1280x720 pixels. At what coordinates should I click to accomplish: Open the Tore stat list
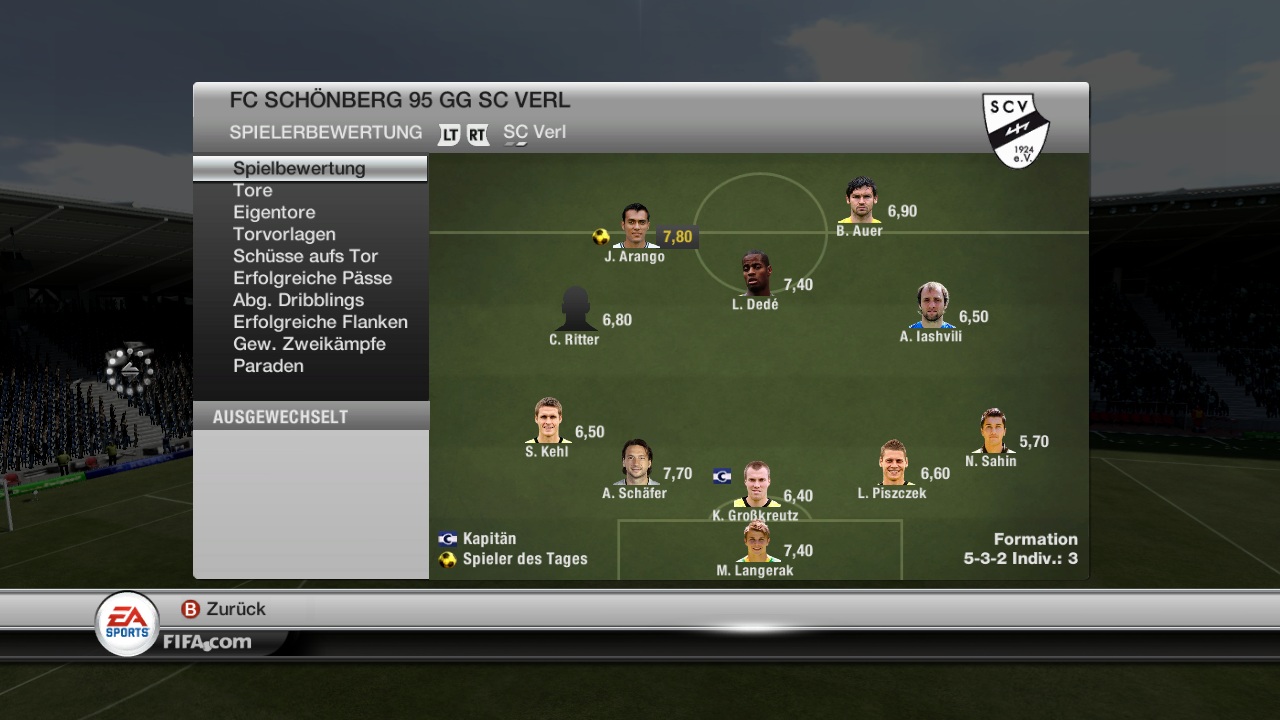tap(252, 190)
